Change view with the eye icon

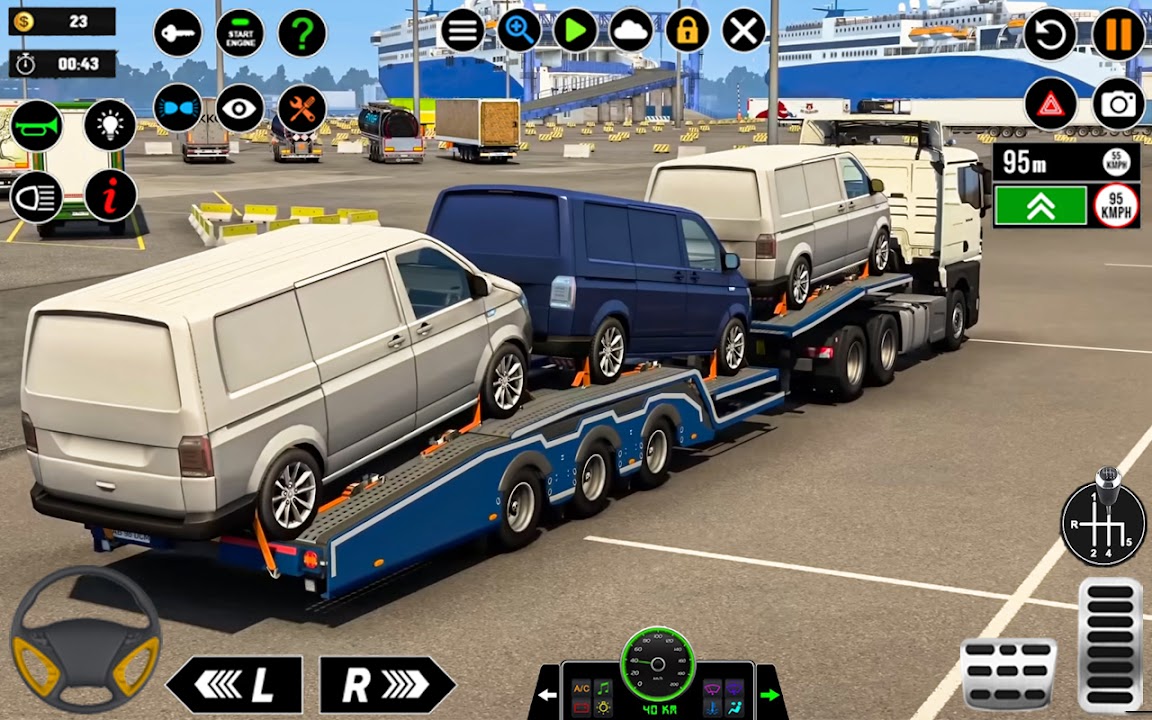coord(240,108)
